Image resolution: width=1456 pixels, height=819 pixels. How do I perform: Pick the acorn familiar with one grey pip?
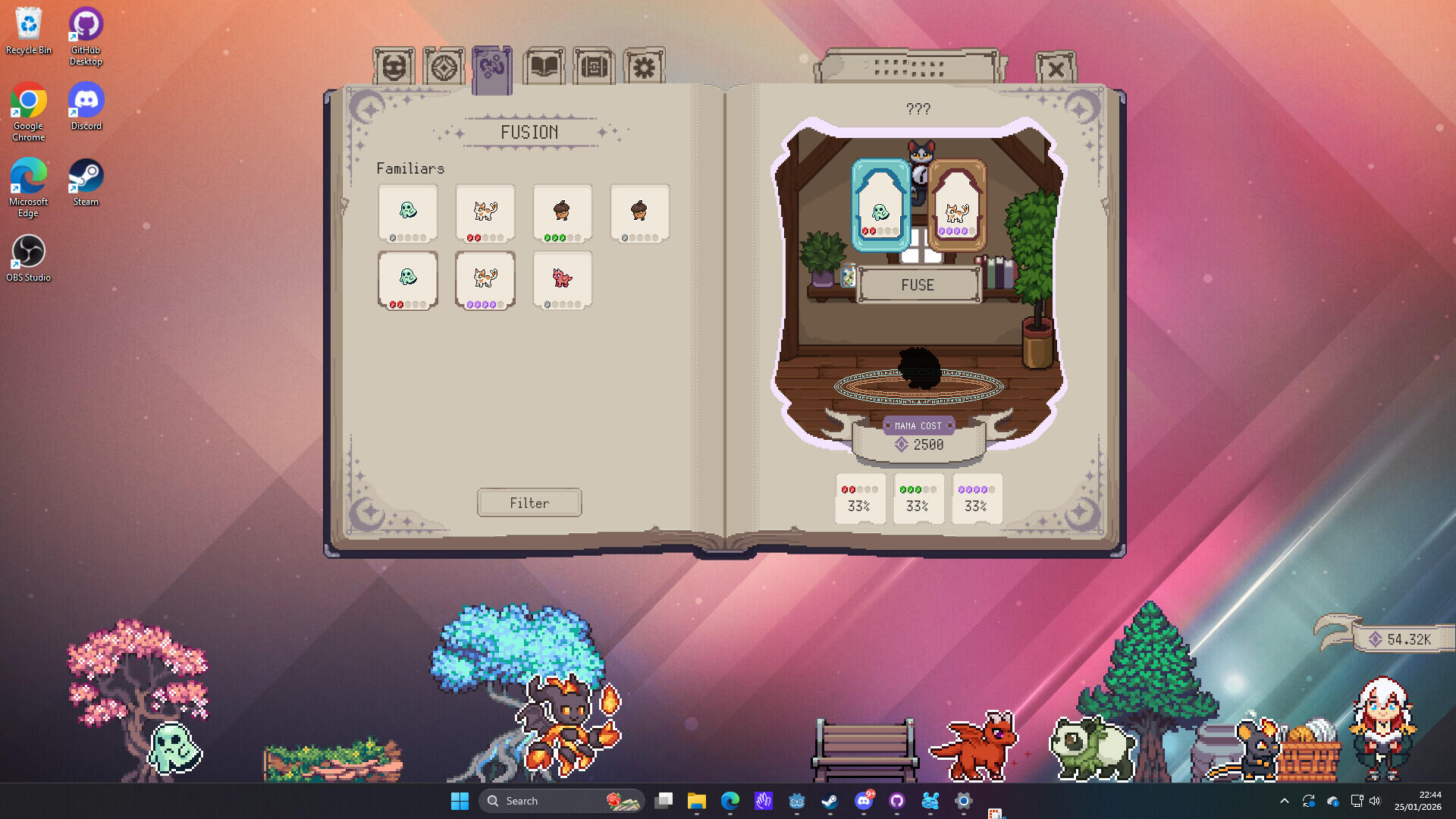pos(640,213)
